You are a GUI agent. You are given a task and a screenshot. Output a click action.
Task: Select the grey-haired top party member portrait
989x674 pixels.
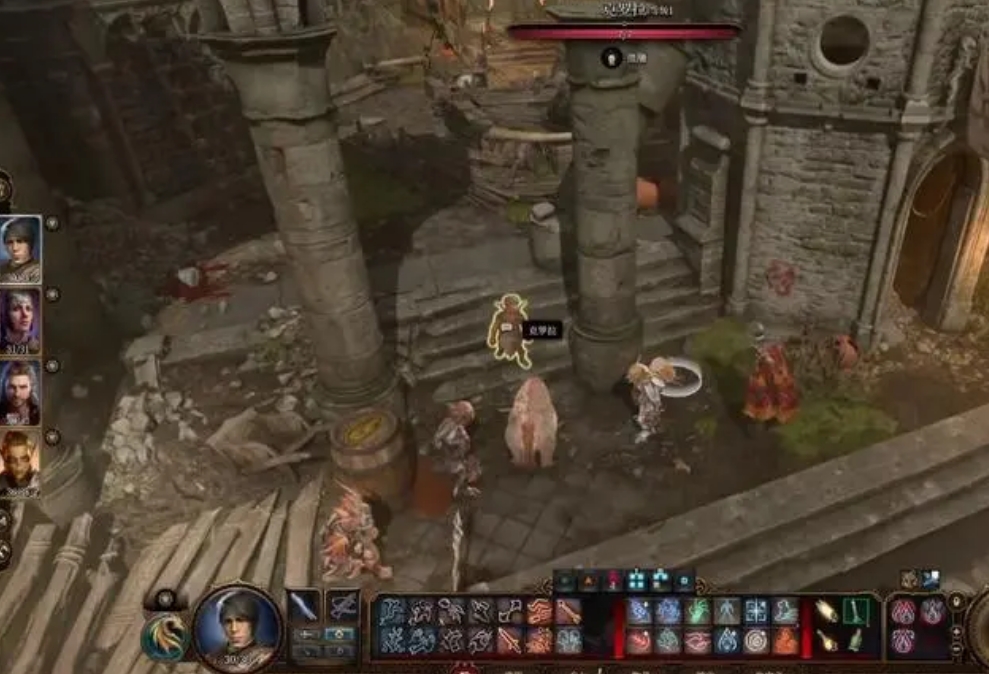(x=20, y=248)
